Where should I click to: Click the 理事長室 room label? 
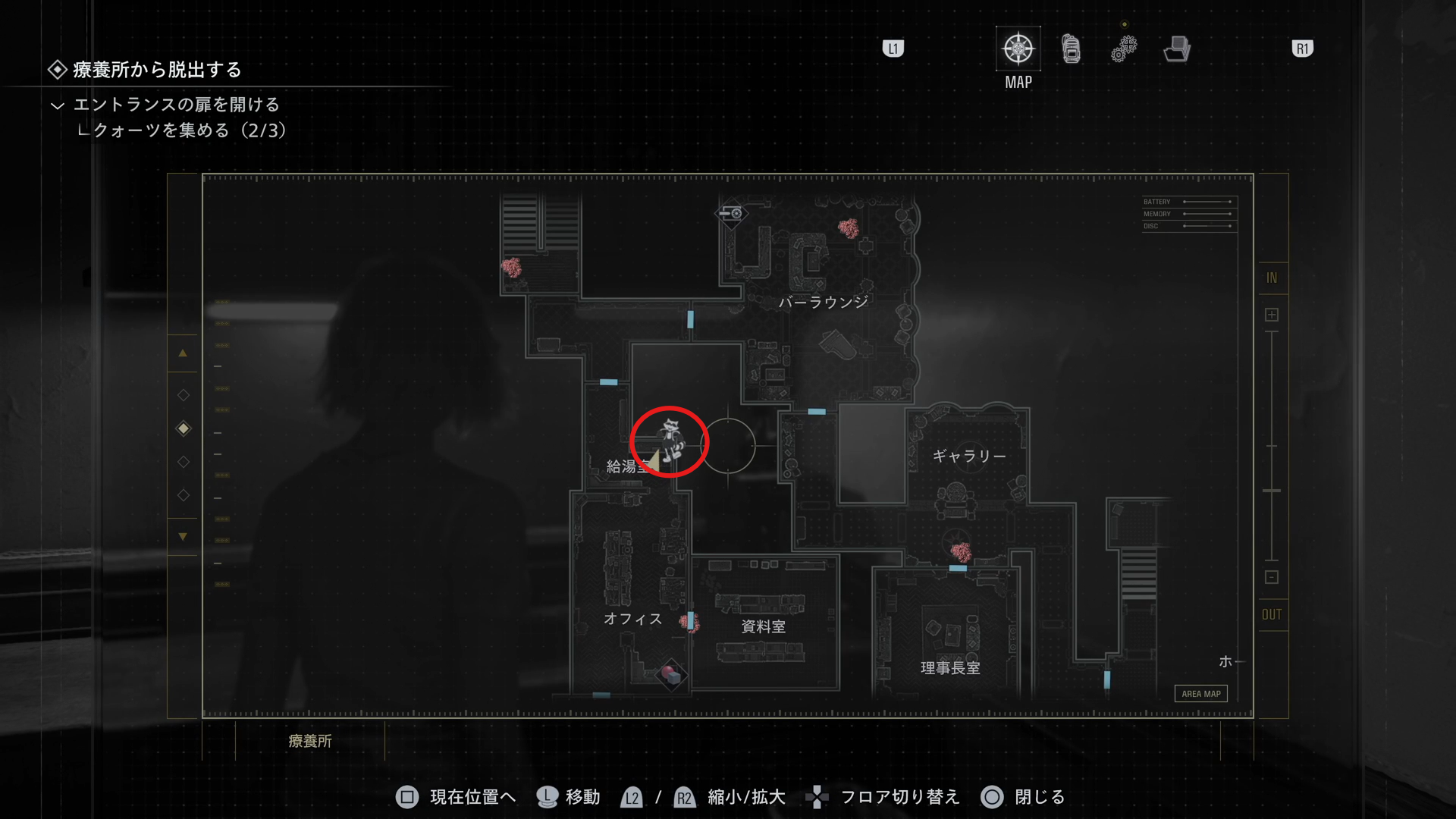[x=950, y=668]
